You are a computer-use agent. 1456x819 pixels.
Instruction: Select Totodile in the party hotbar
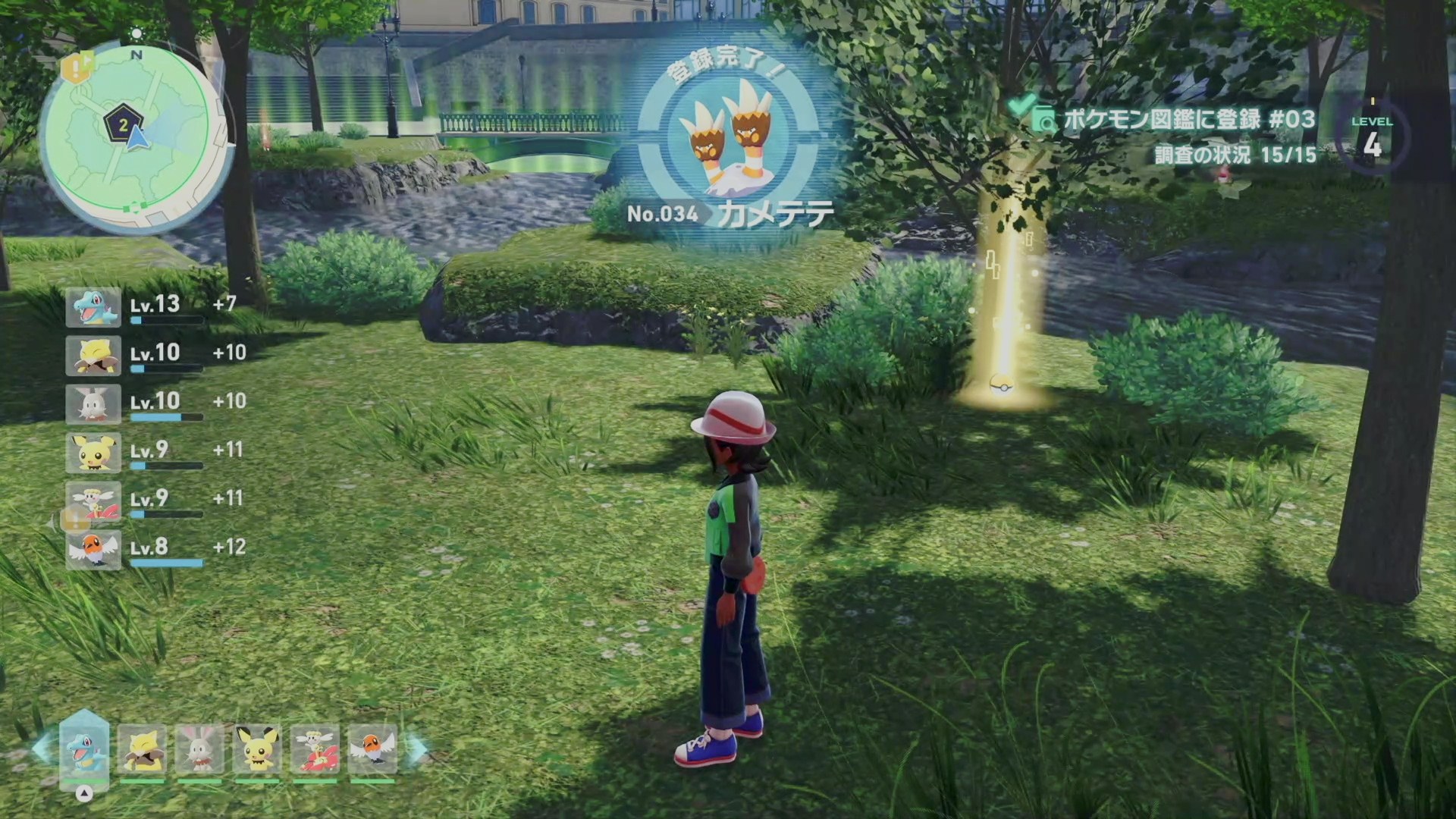(84, 747)
